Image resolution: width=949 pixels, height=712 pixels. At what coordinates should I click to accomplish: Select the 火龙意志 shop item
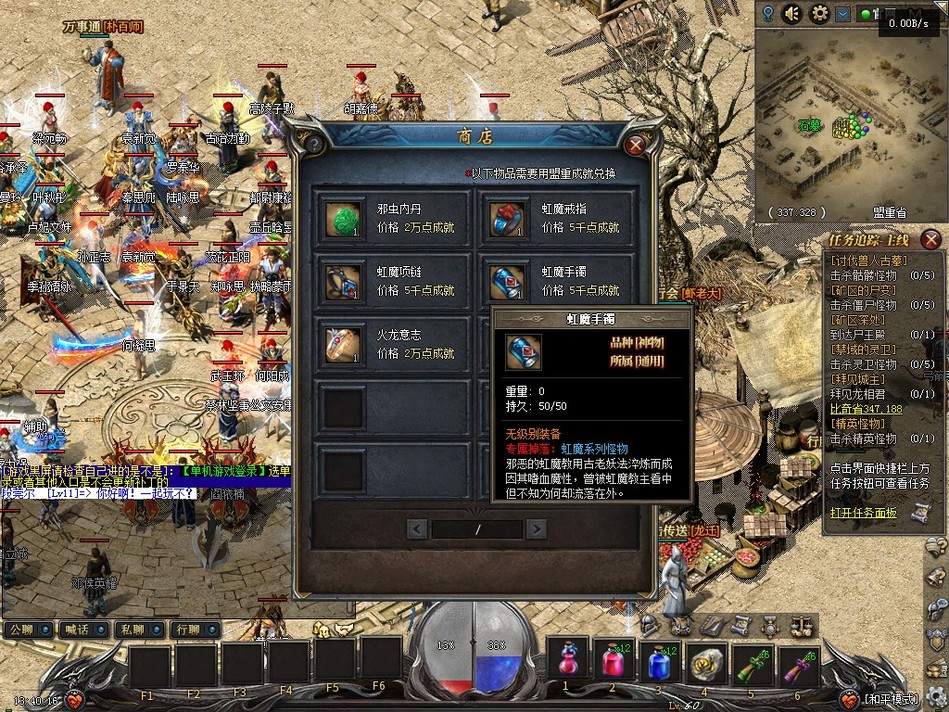tap(344, 344)
